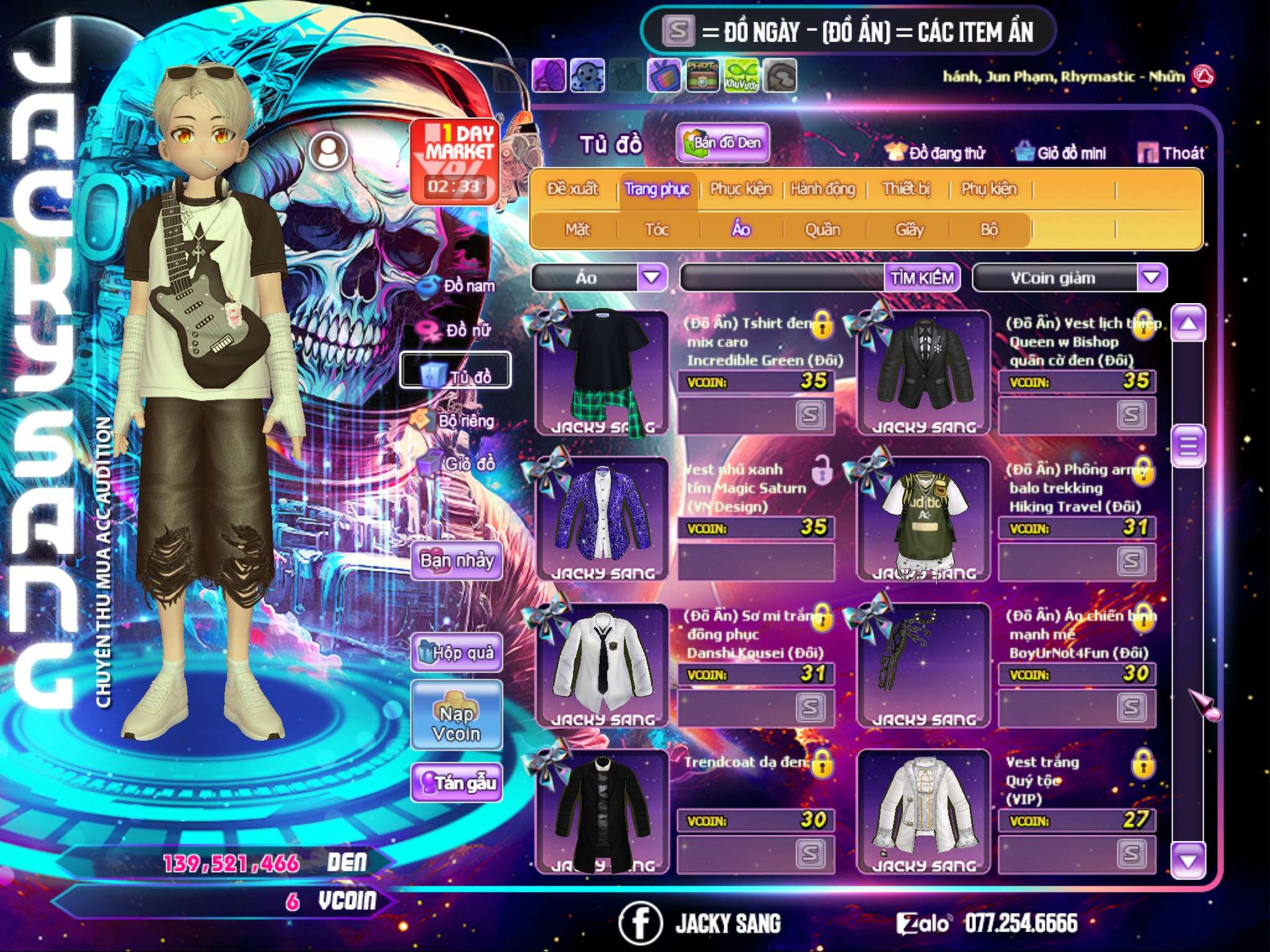1270x952 pixels.
Task: Select the Giầy subcategory
Action: coord(909,230)
